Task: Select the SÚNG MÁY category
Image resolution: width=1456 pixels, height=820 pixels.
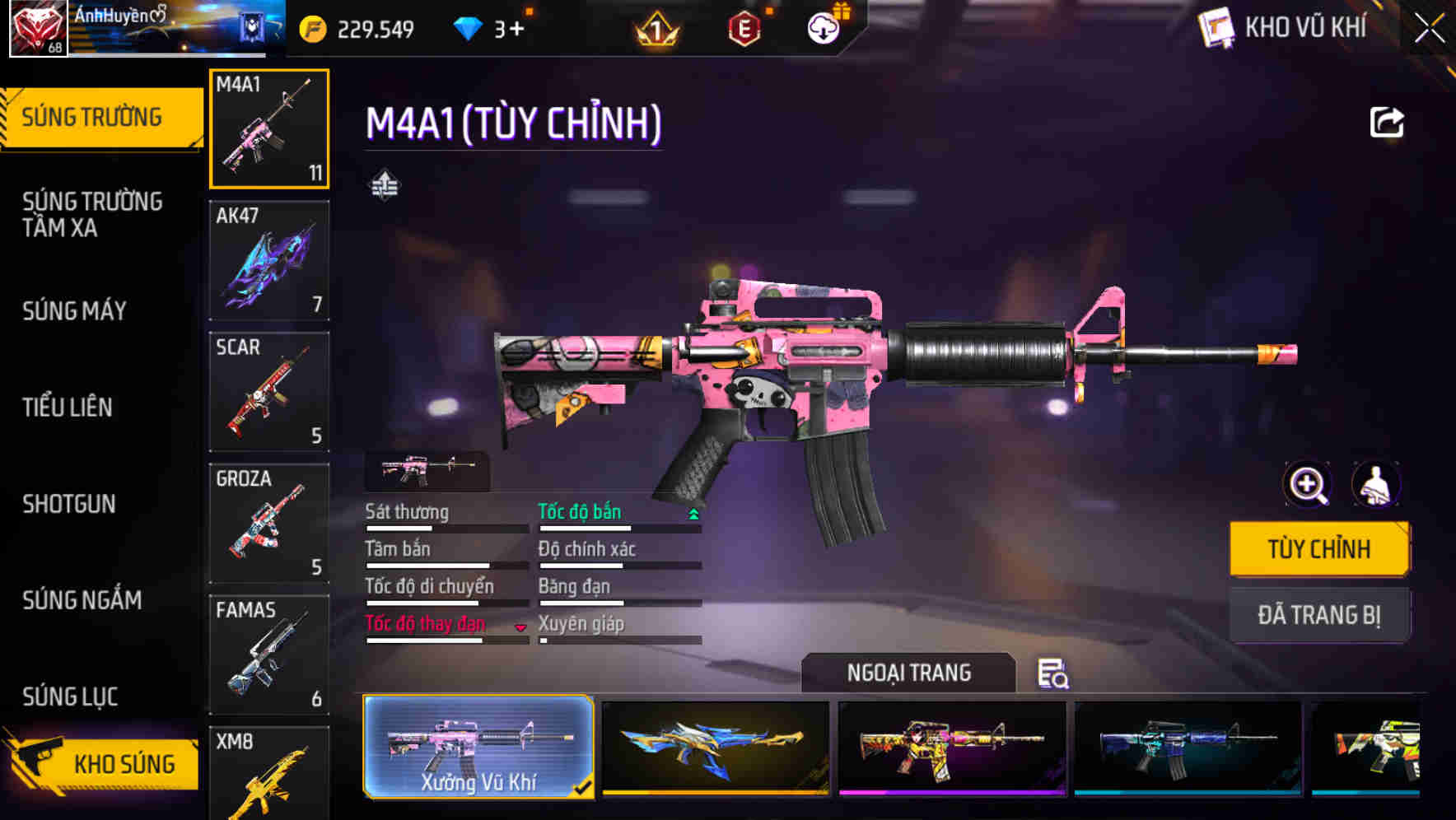Action: click(74, 311)
